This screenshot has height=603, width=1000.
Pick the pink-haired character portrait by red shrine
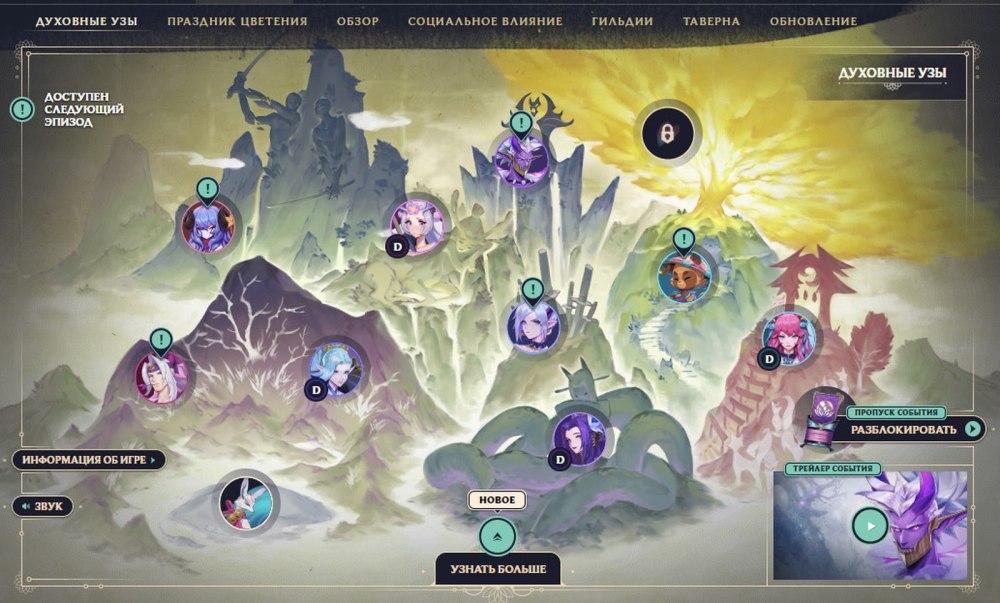point(789,335)
